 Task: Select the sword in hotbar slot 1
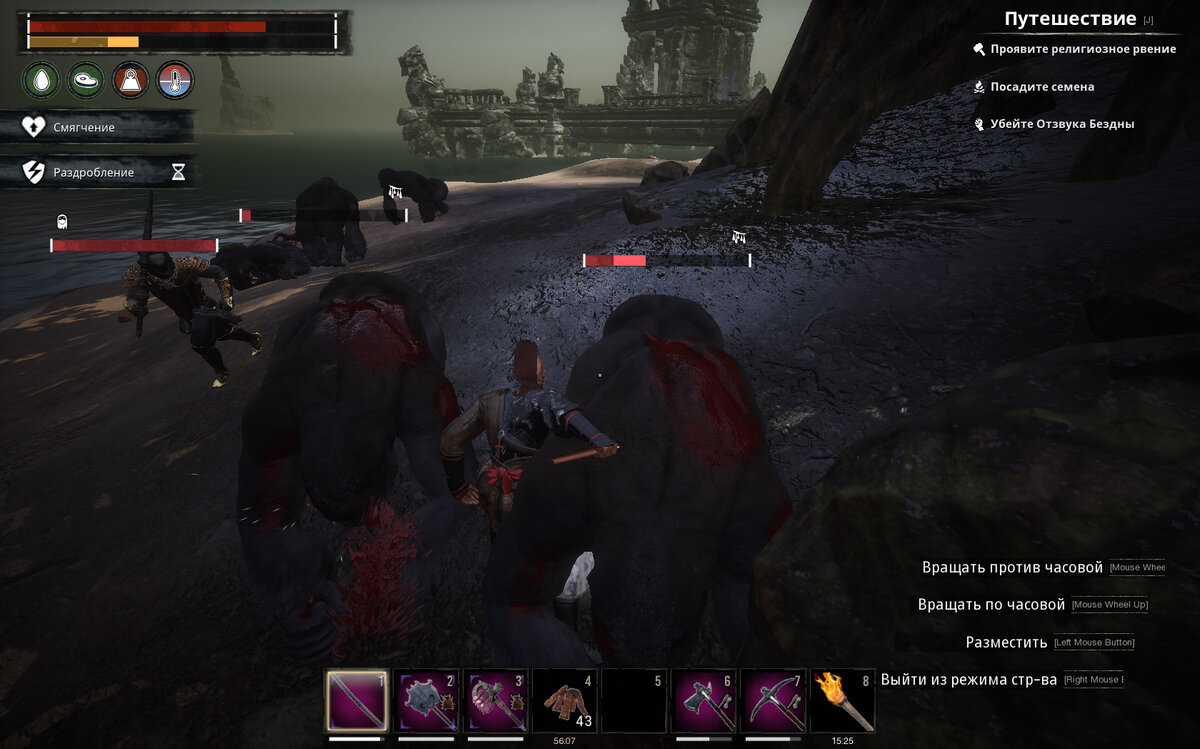coord(357,701)
